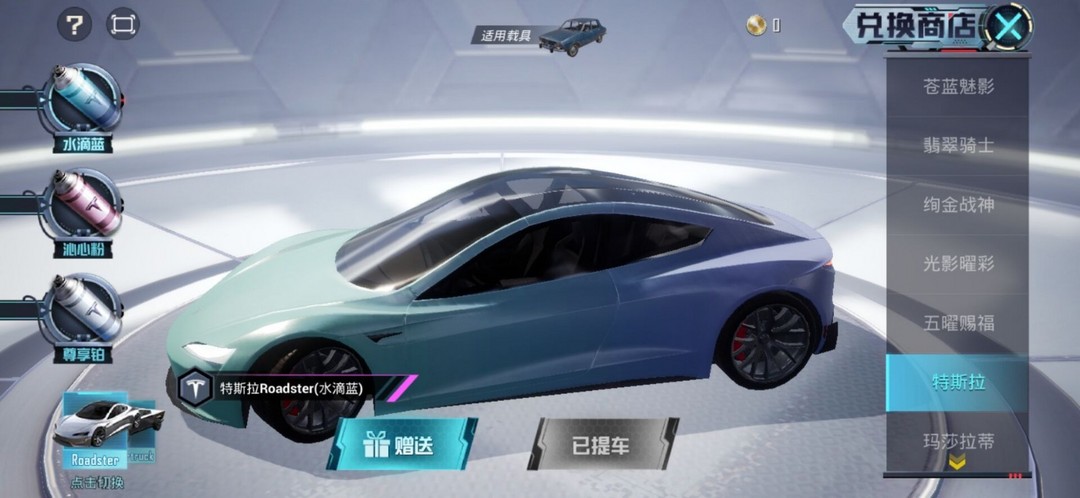This screenshot has height=498, width=1080.
Task: Expand the list with yellow down arrow
Action: click(957, 462)
